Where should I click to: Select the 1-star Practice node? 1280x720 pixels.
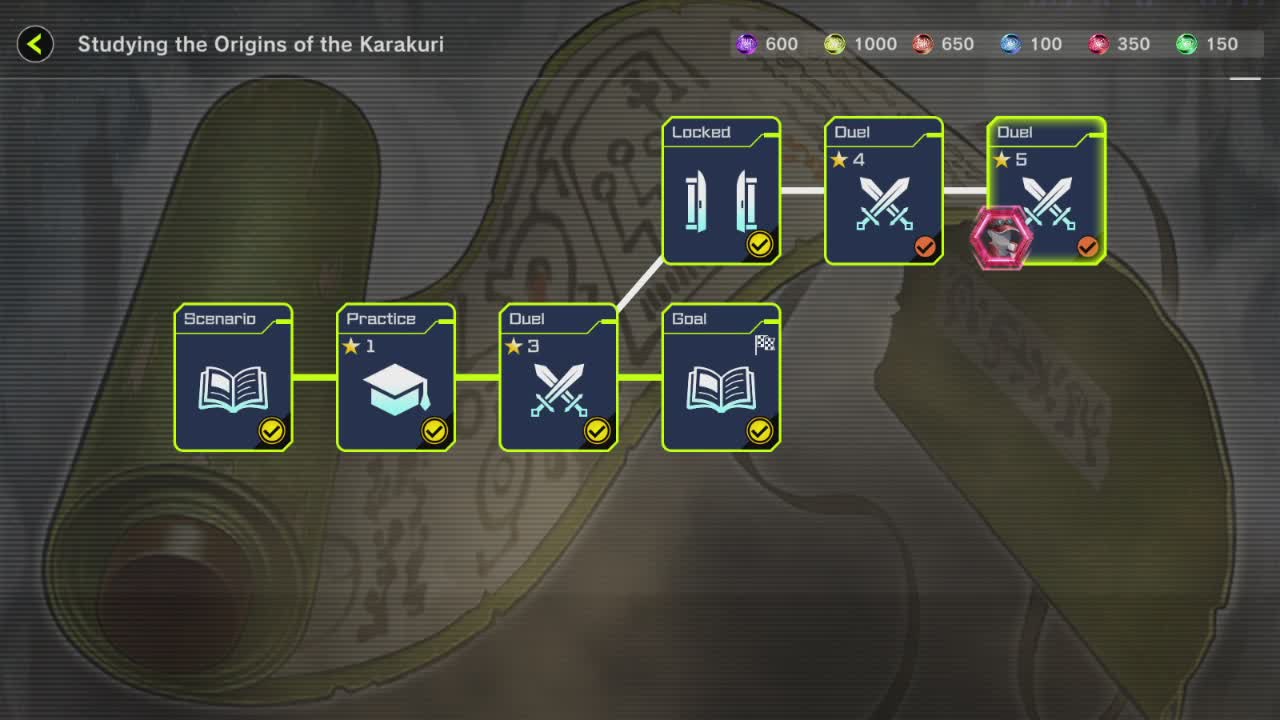click(396, 378)
